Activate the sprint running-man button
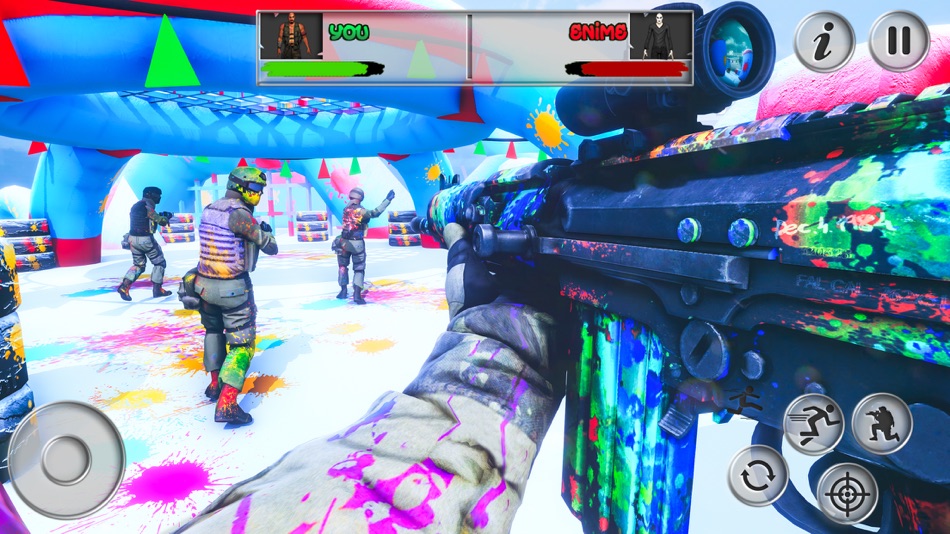Screen dimensions: 950x534 tap(814, 424)
